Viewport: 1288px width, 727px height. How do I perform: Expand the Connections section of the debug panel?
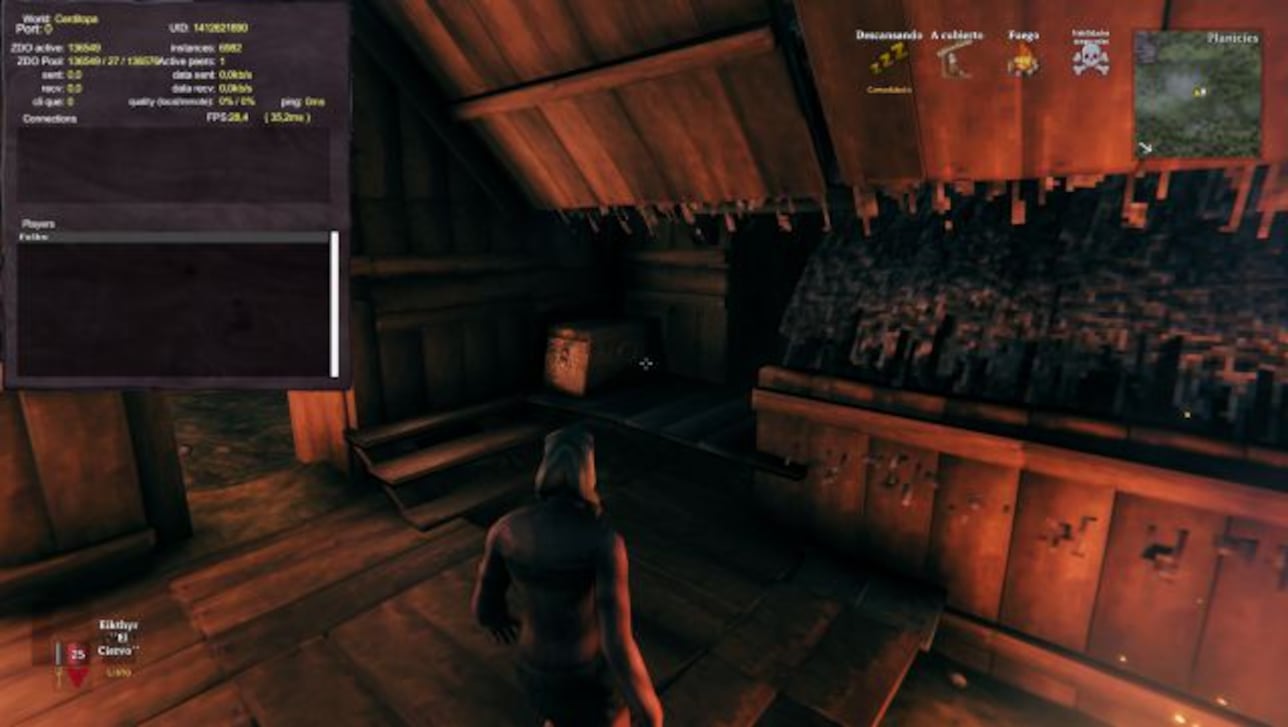48,116
